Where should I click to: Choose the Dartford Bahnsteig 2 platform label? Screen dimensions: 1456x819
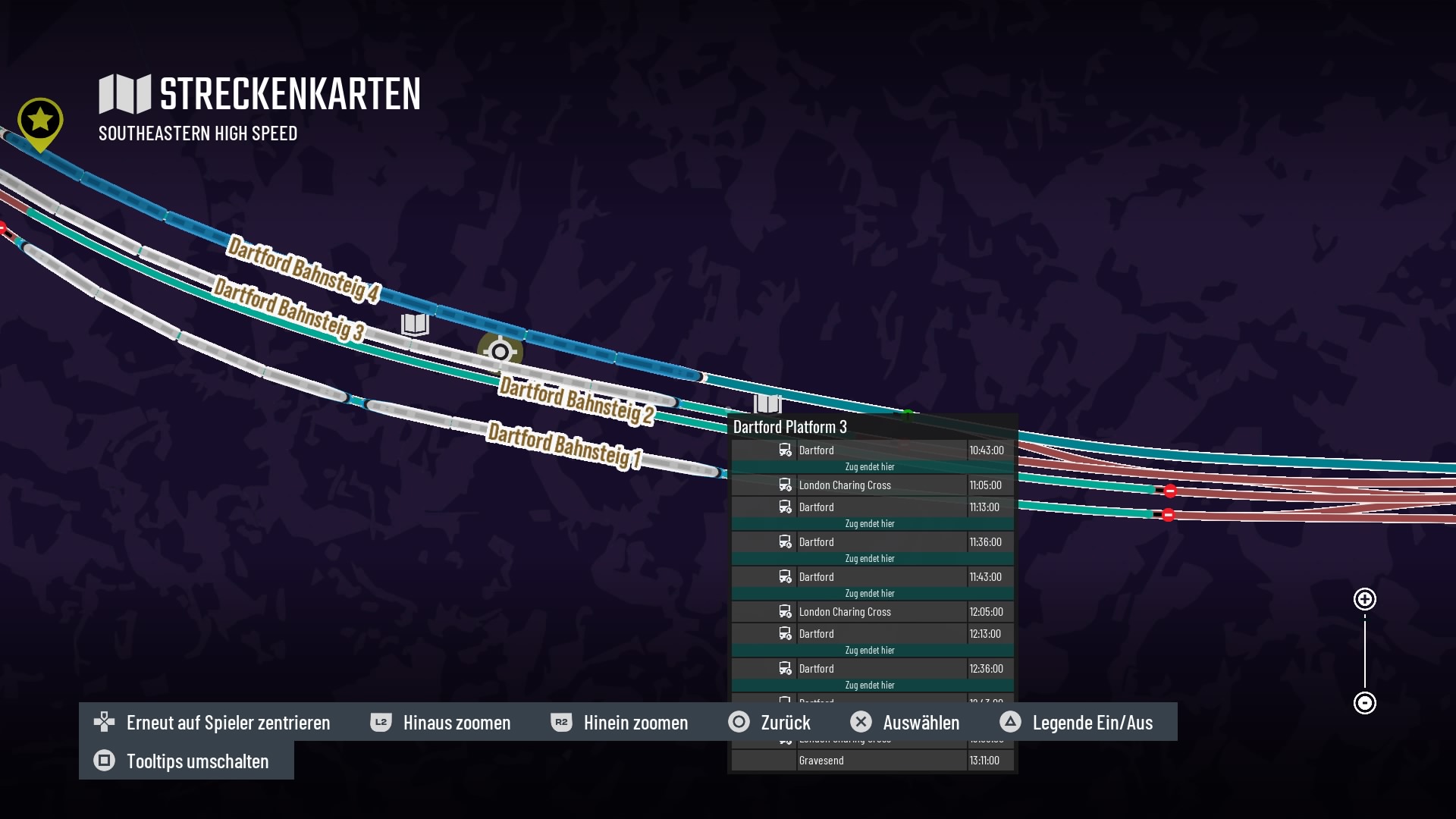(576, 400)
